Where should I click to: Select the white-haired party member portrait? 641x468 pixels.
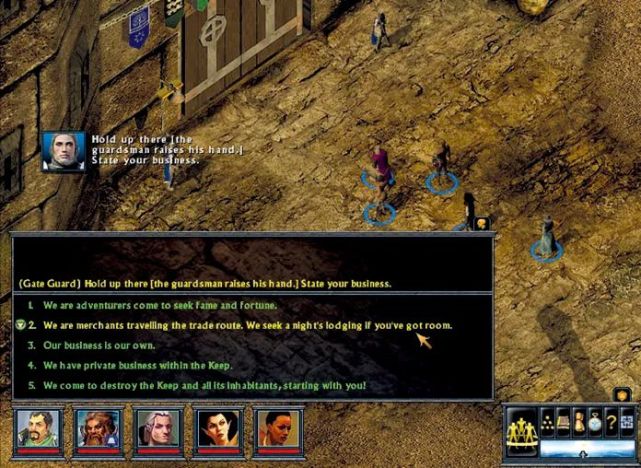(158, 429)
